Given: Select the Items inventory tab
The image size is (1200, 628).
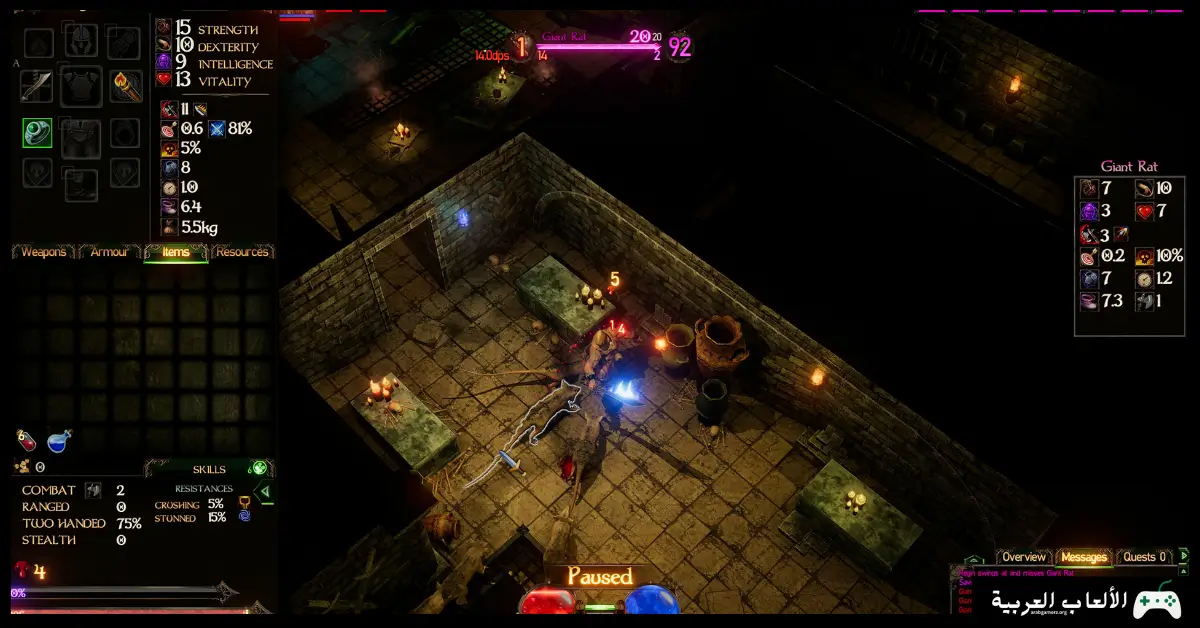Looking at the screenshot, I should [175, 252].
